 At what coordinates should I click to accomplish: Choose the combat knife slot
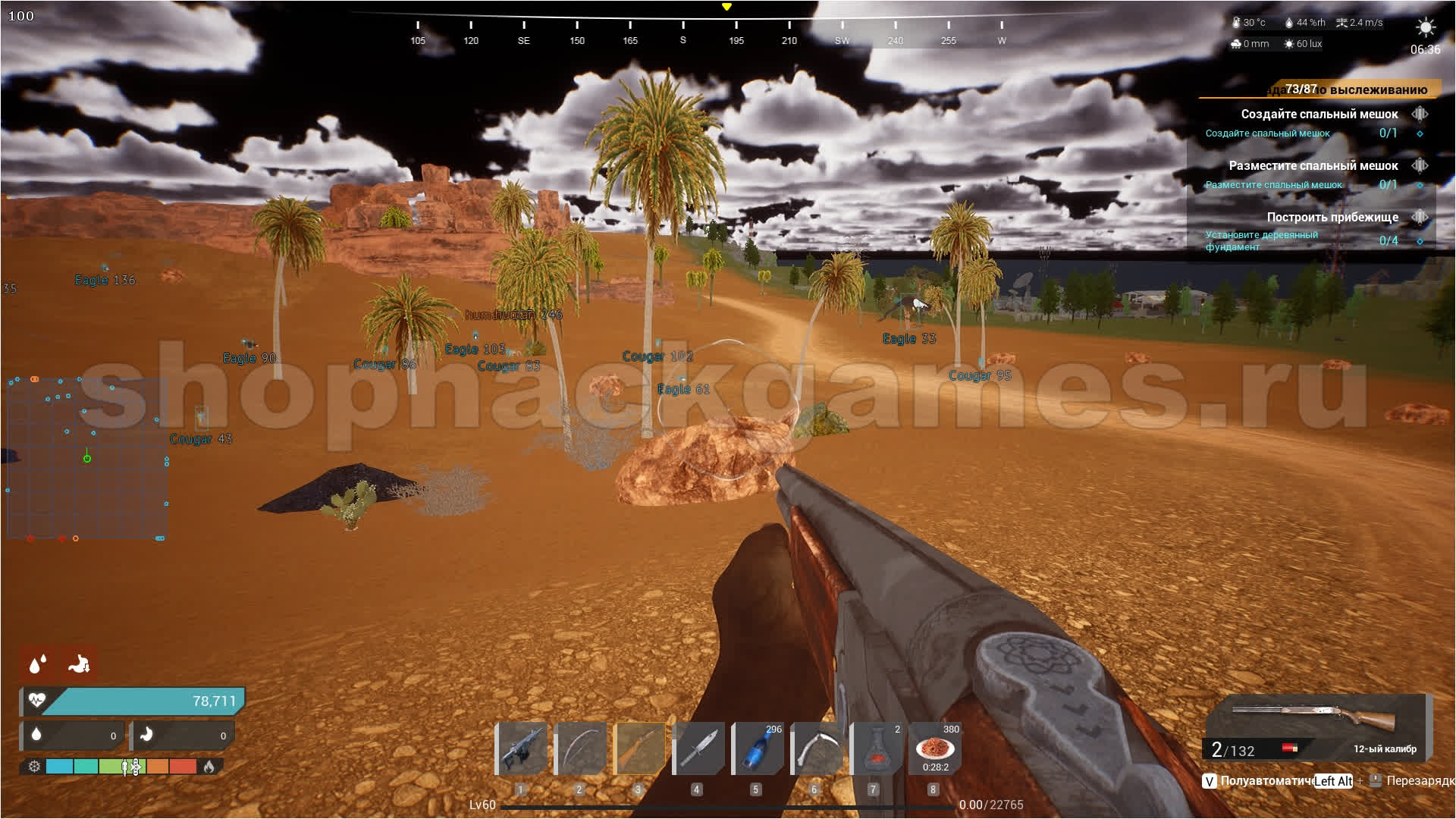(698, 748)
